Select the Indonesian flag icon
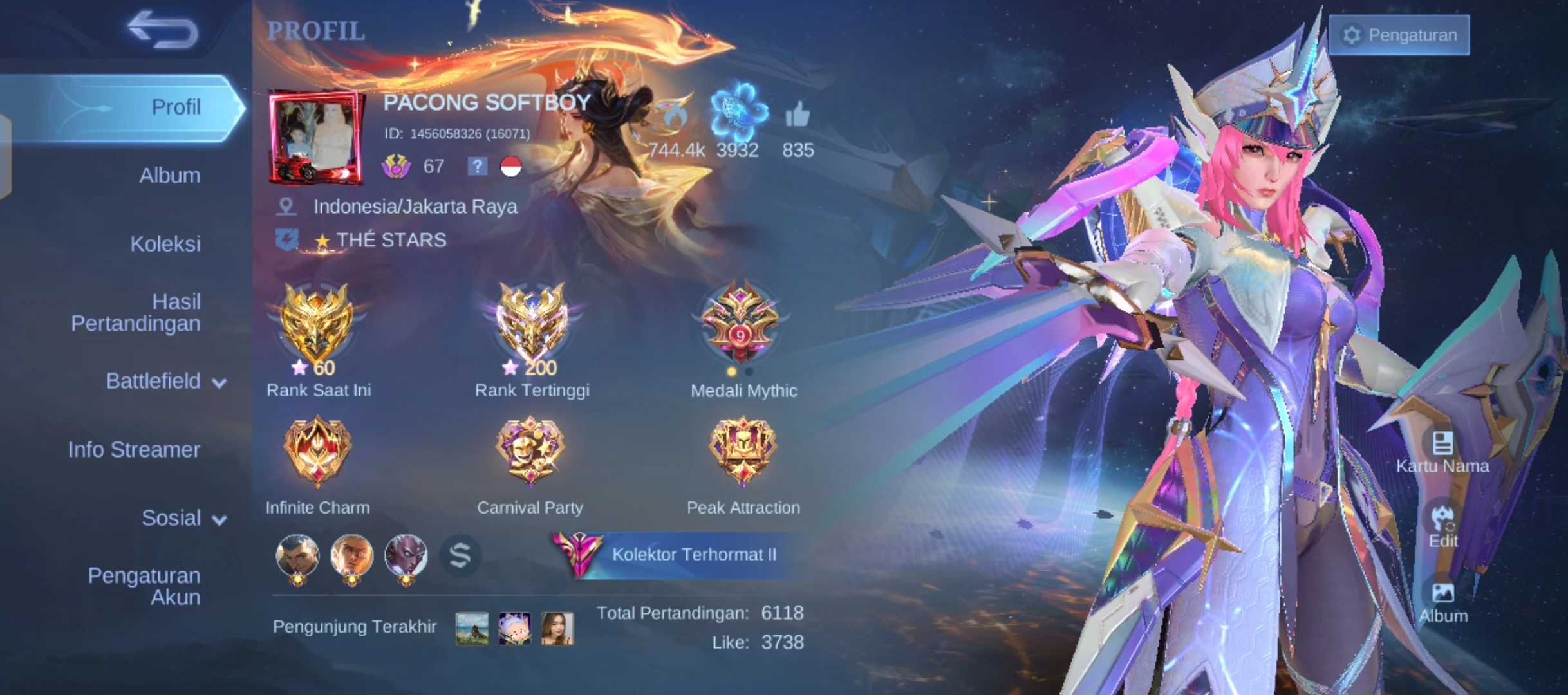The height and width of the screenshot is (695, 1568). pos(510,167)
